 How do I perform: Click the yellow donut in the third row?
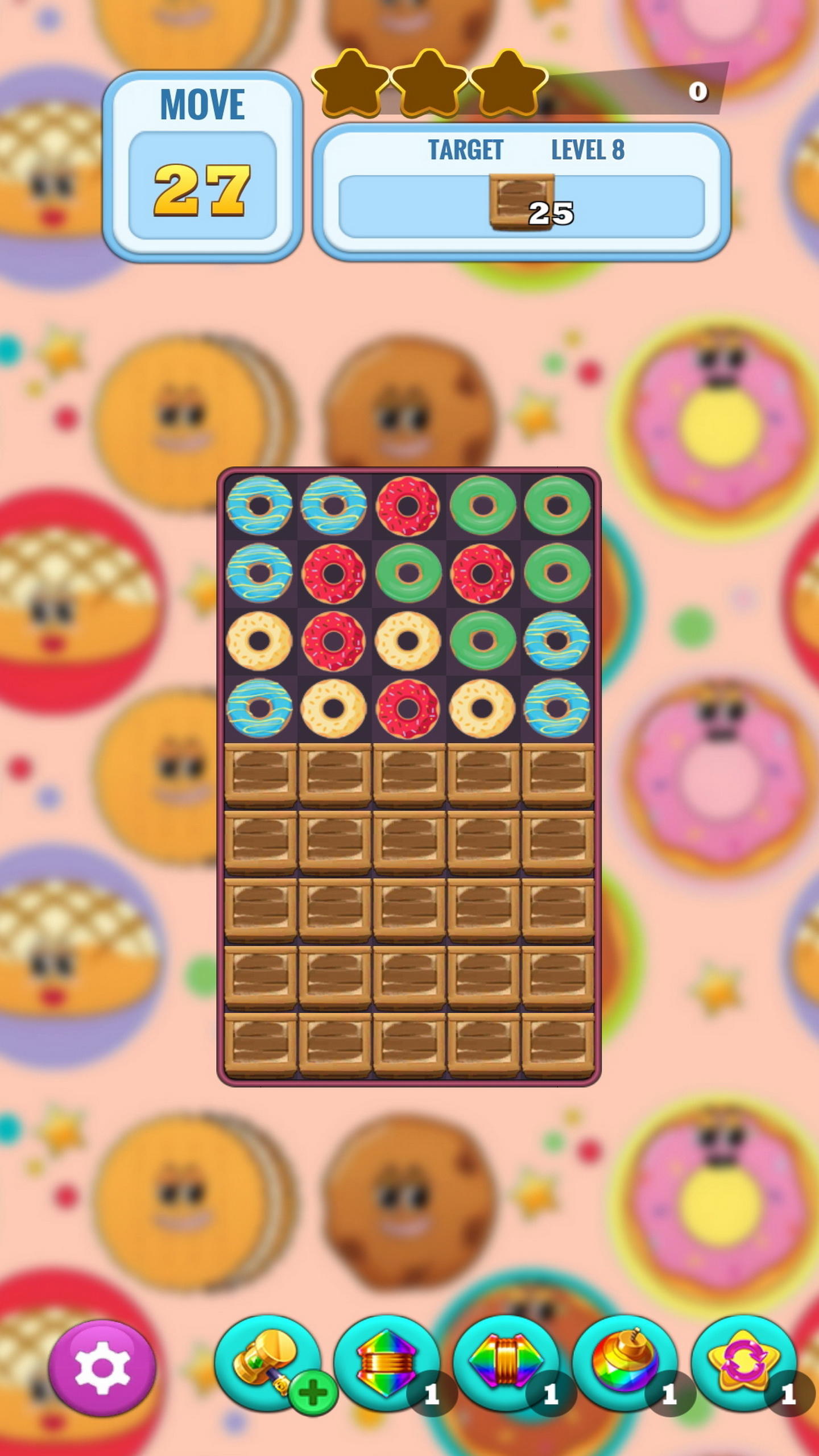click(x=260, y=642)
